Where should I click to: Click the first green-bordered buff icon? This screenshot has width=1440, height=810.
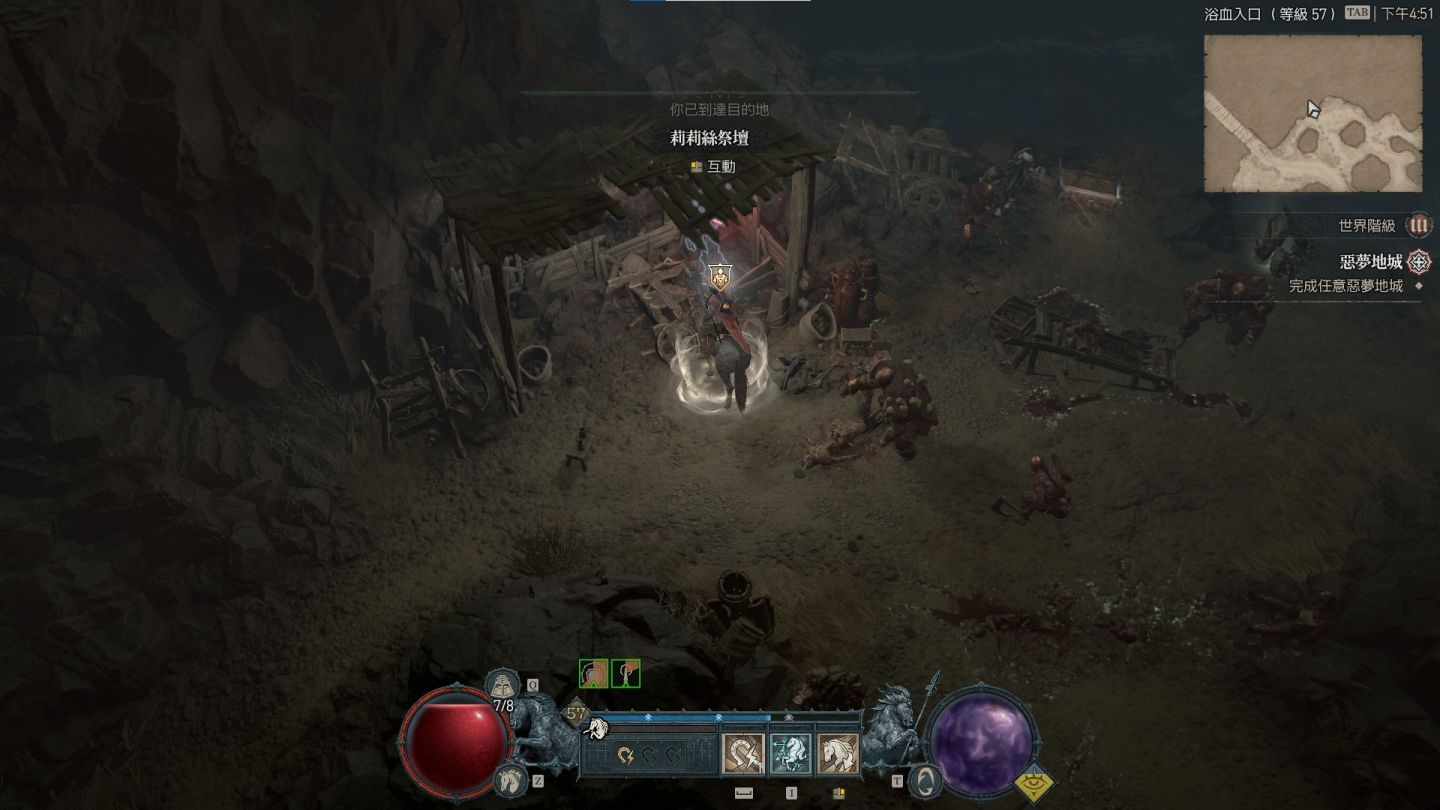[x=593, y=674]
